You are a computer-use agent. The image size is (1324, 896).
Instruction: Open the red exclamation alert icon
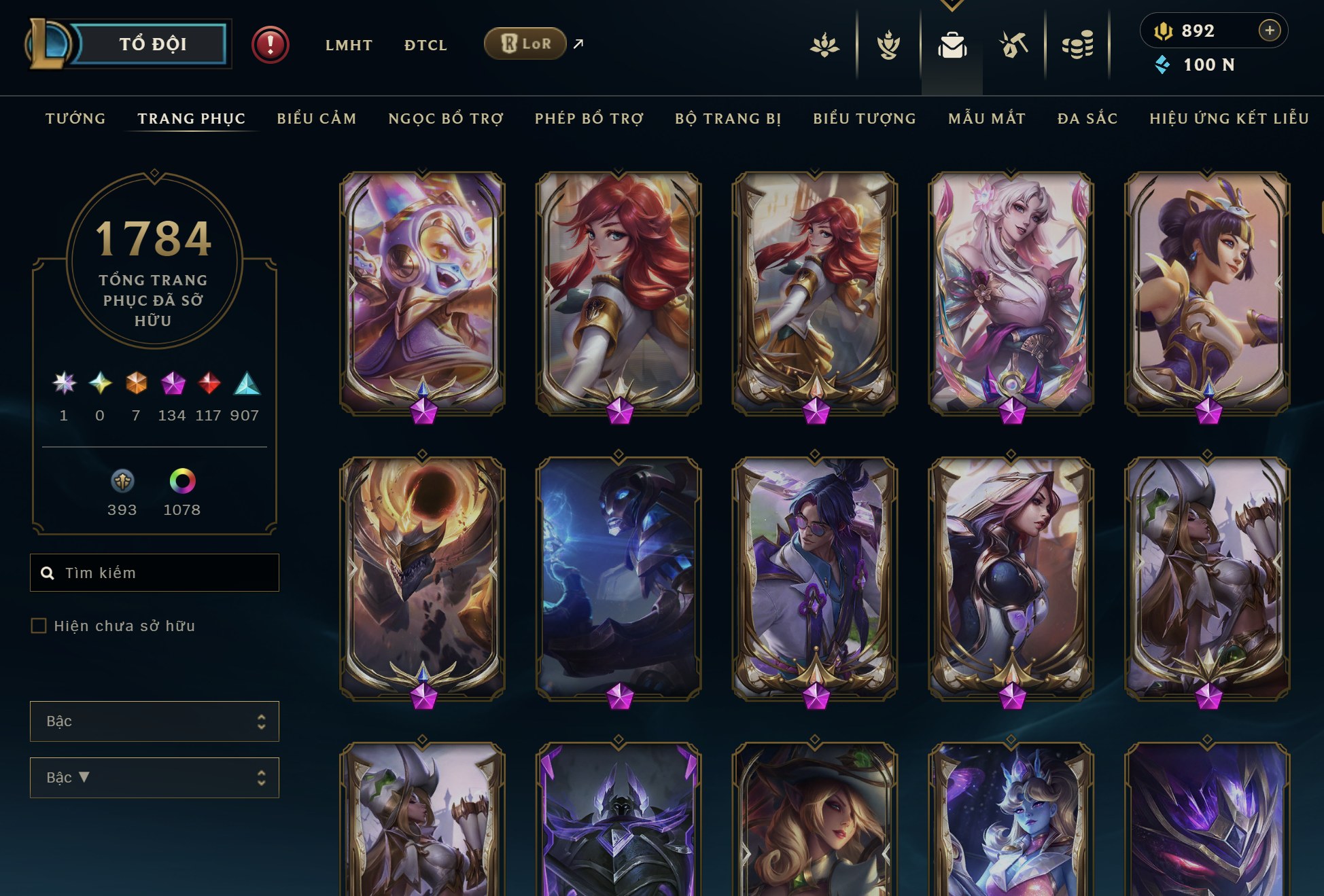(x=271, y=45)
